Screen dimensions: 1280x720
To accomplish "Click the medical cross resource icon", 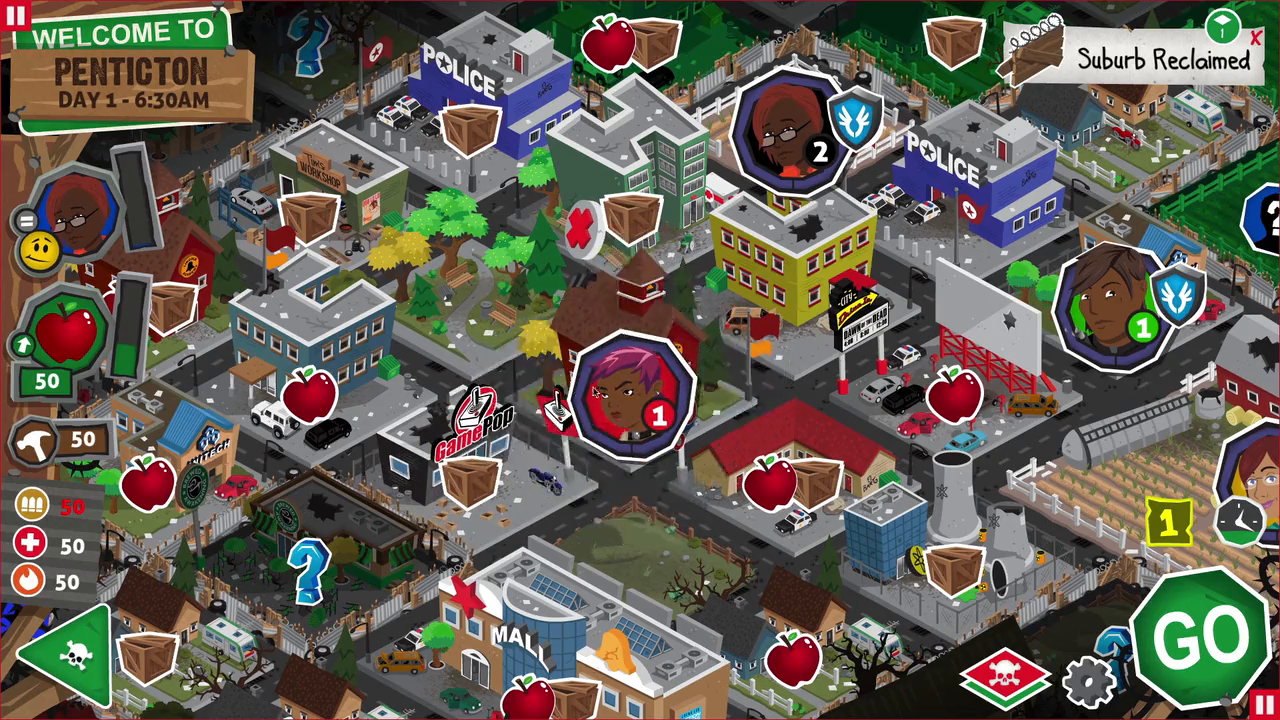I will [x=30, y=544].
